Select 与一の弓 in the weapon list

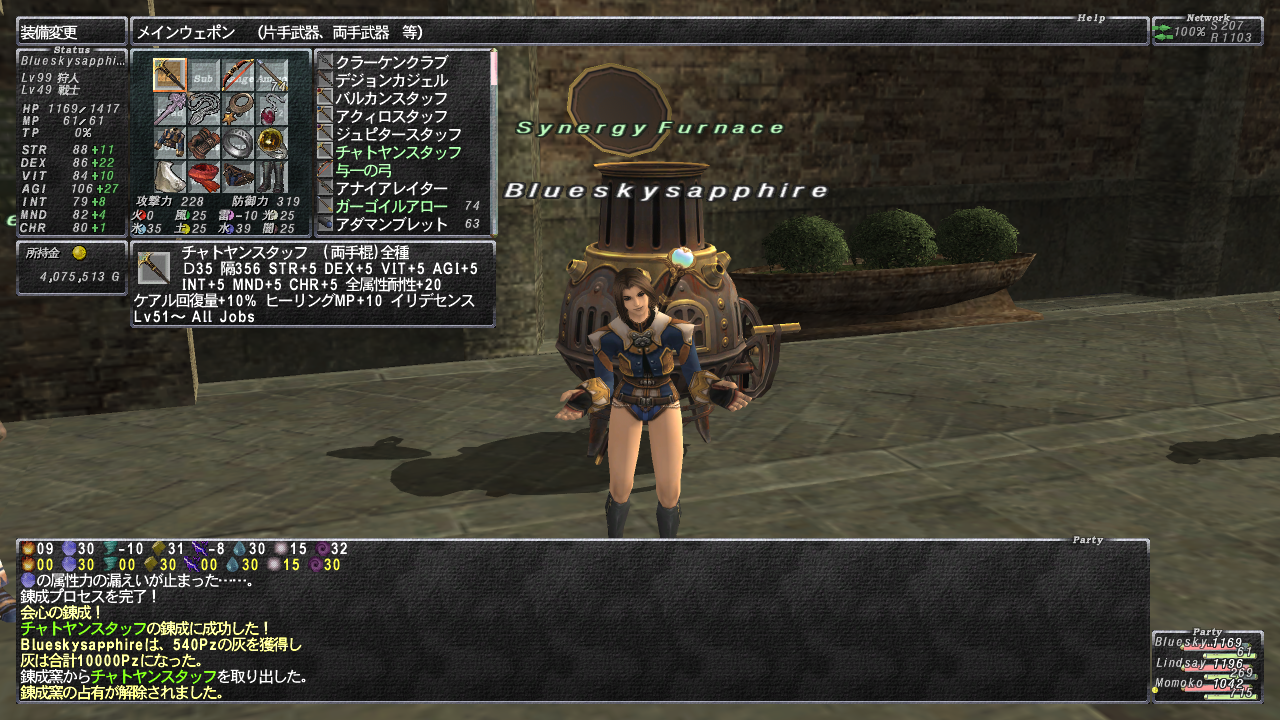pyautogui.click(x=363, y=170)
